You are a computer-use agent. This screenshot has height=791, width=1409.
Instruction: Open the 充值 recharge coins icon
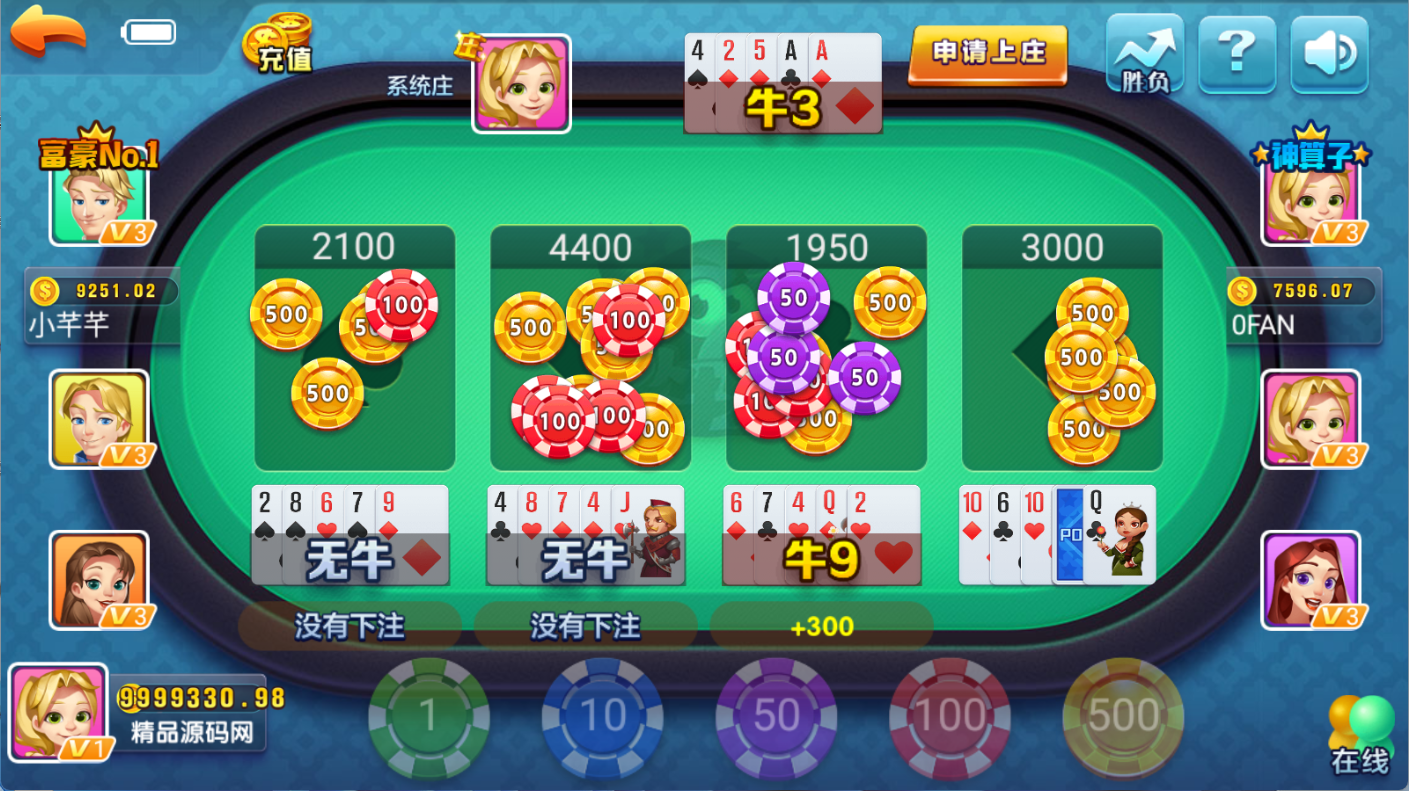(x=279, y=44)
